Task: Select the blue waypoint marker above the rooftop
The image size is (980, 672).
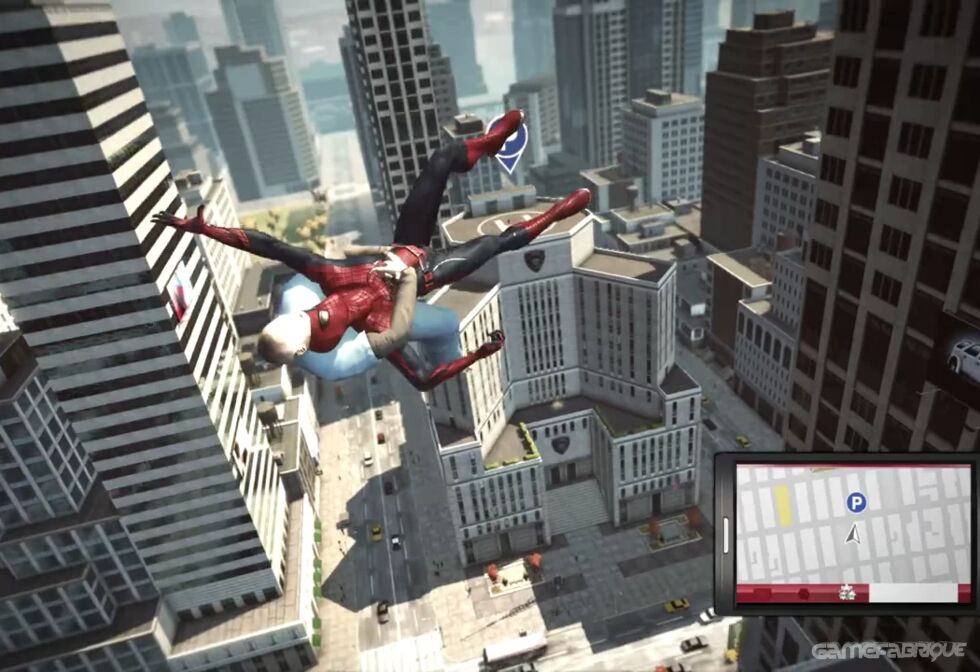Action: coord(511,142)
